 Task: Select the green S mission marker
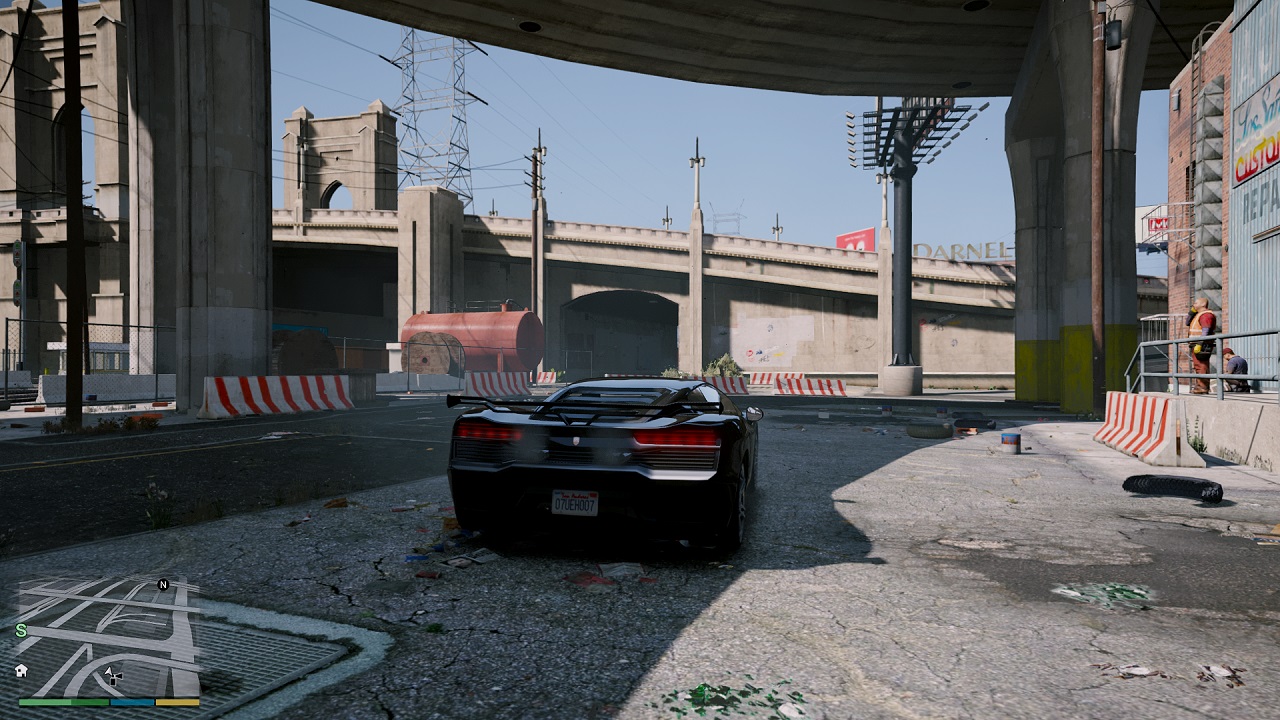point(21,630)
